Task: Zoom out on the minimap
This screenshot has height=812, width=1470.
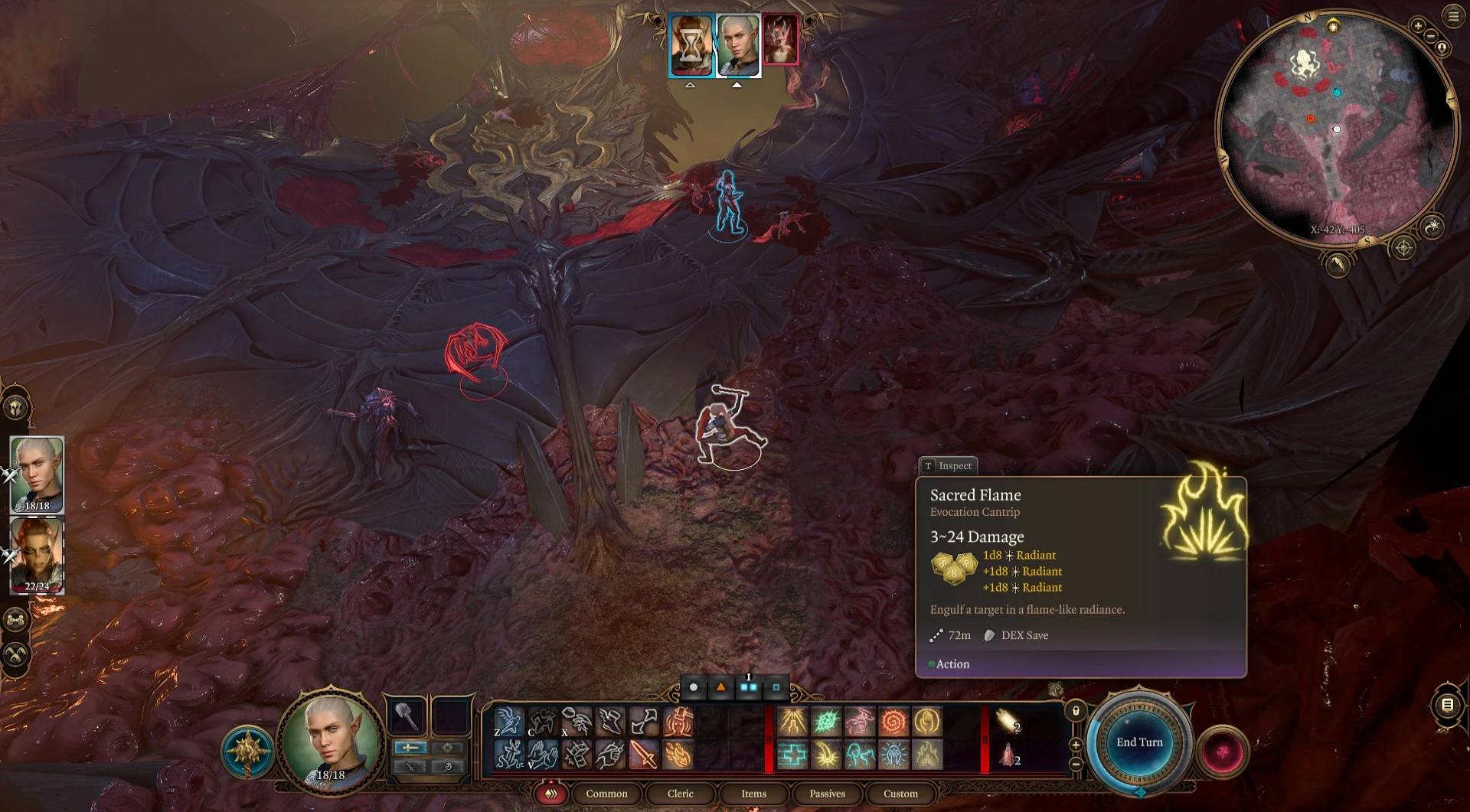Action: 1430,36
